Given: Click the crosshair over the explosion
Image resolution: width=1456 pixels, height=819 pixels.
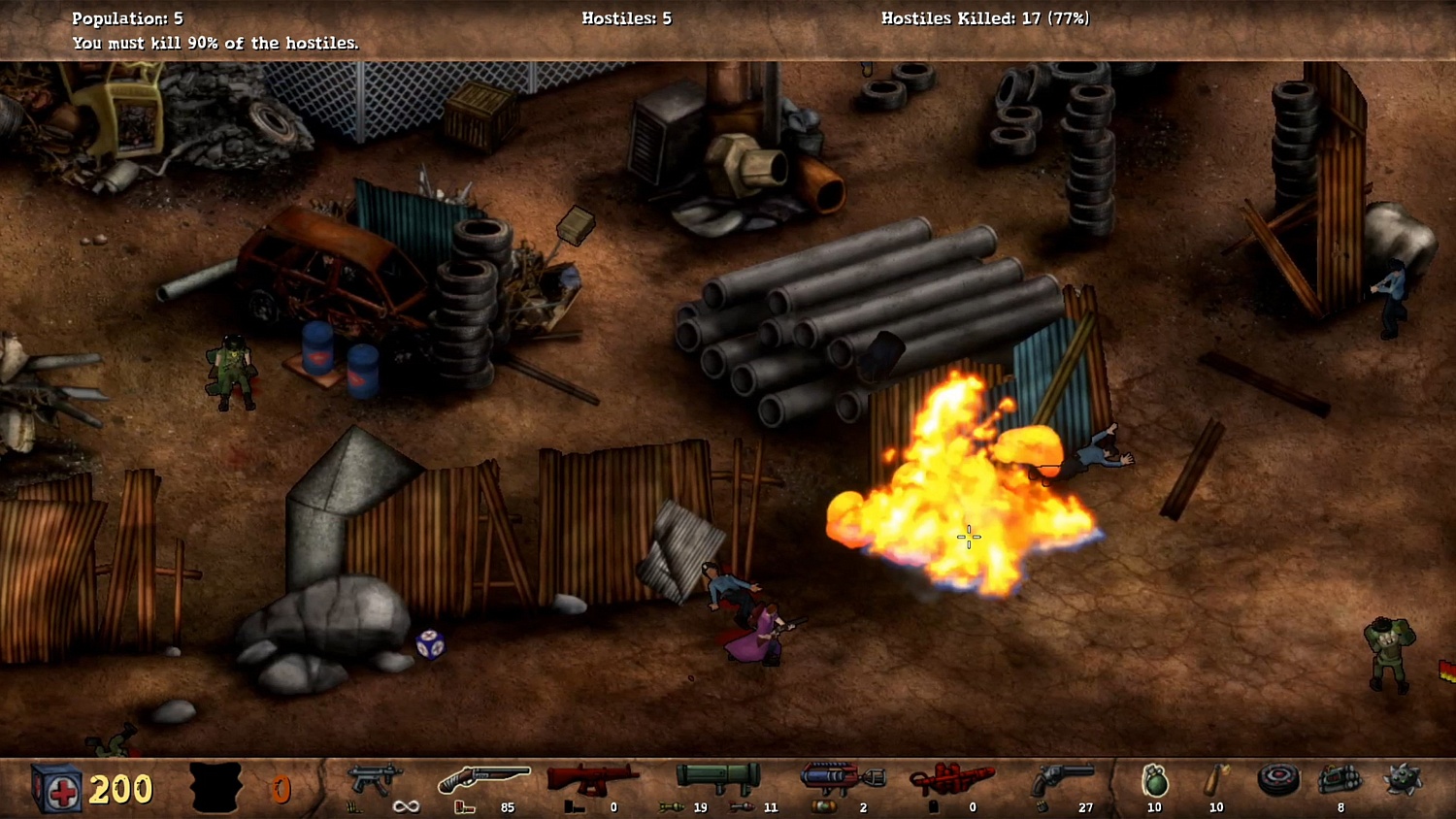Looking at the screenshot, I should pyautogui.click(x=968, y=537).
